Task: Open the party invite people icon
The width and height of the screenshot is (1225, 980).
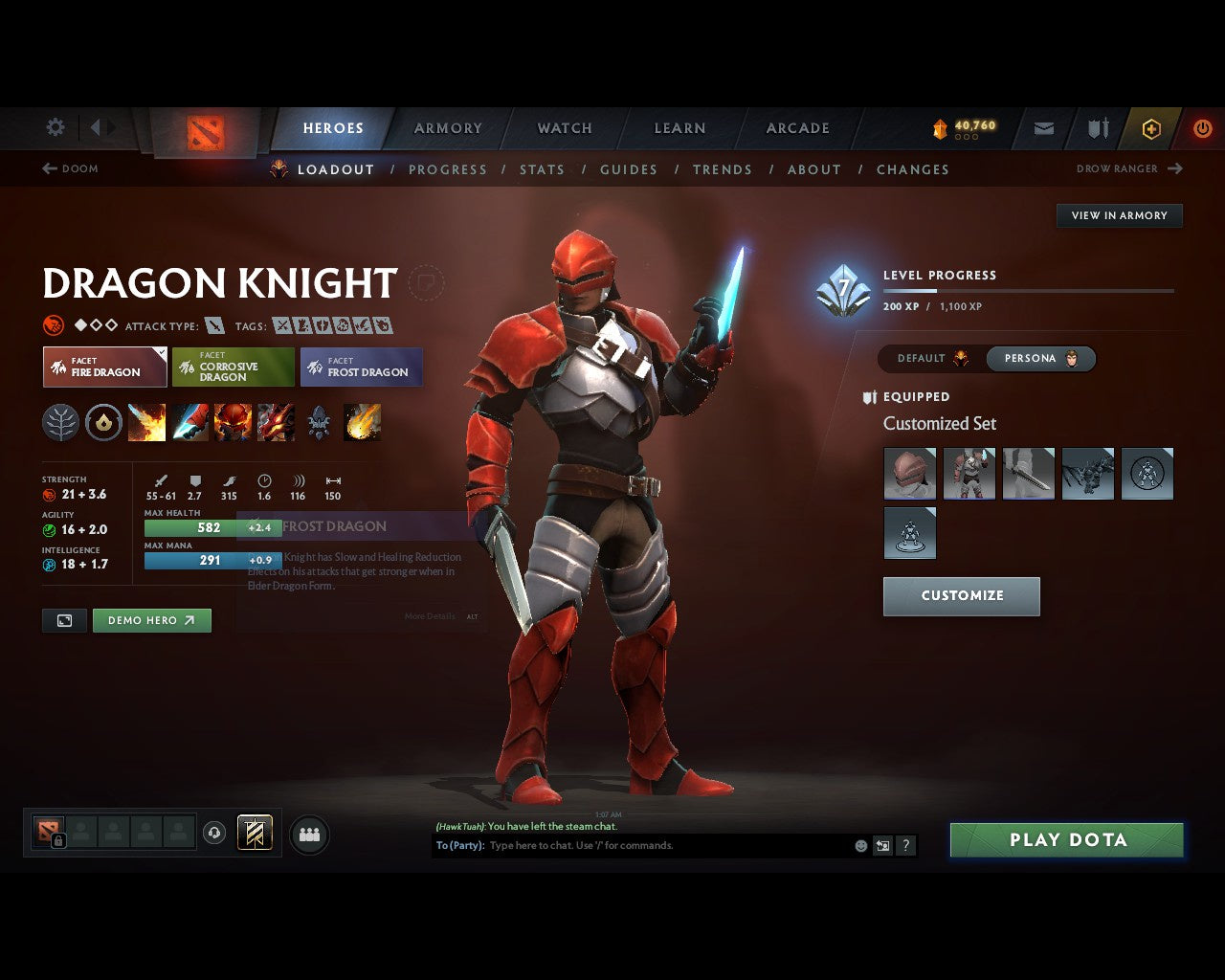Action: 308,833
